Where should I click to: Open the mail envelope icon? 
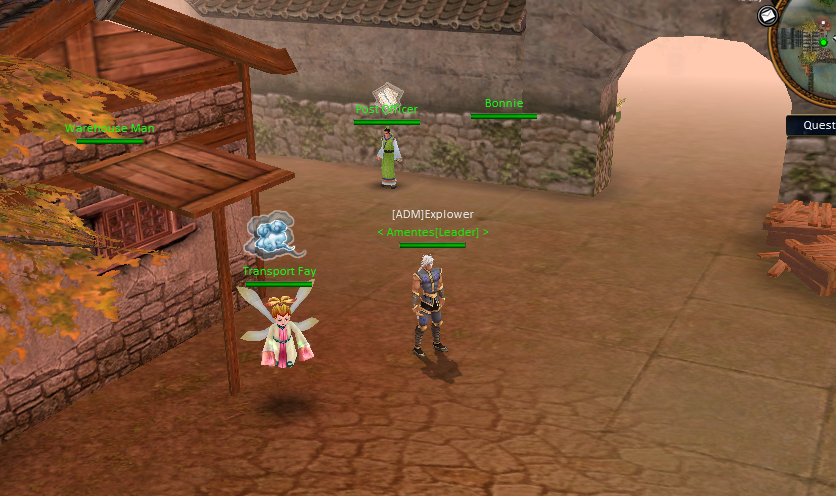(767, 16)
